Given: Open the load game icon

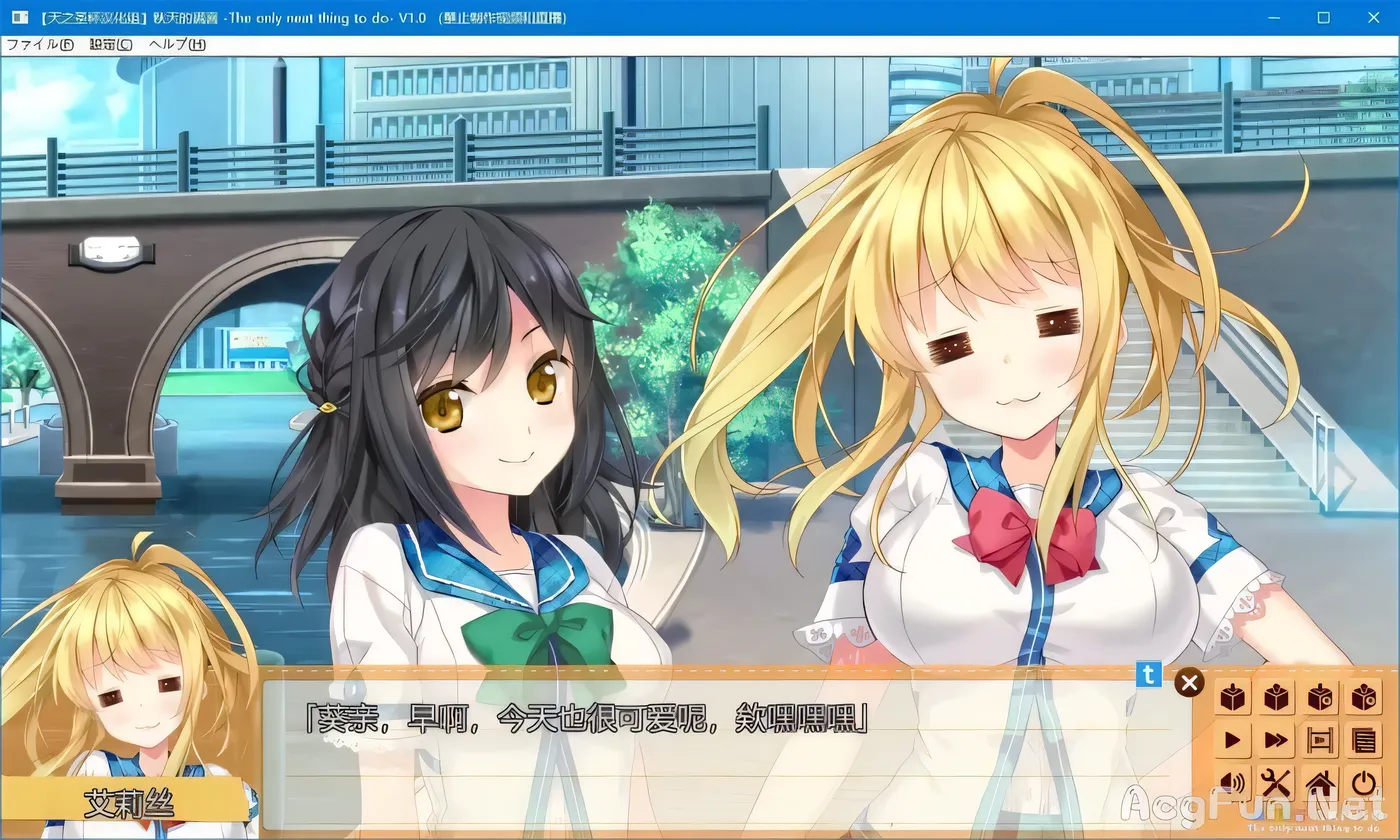Looking at the screenshot, I should [1277, 696].
